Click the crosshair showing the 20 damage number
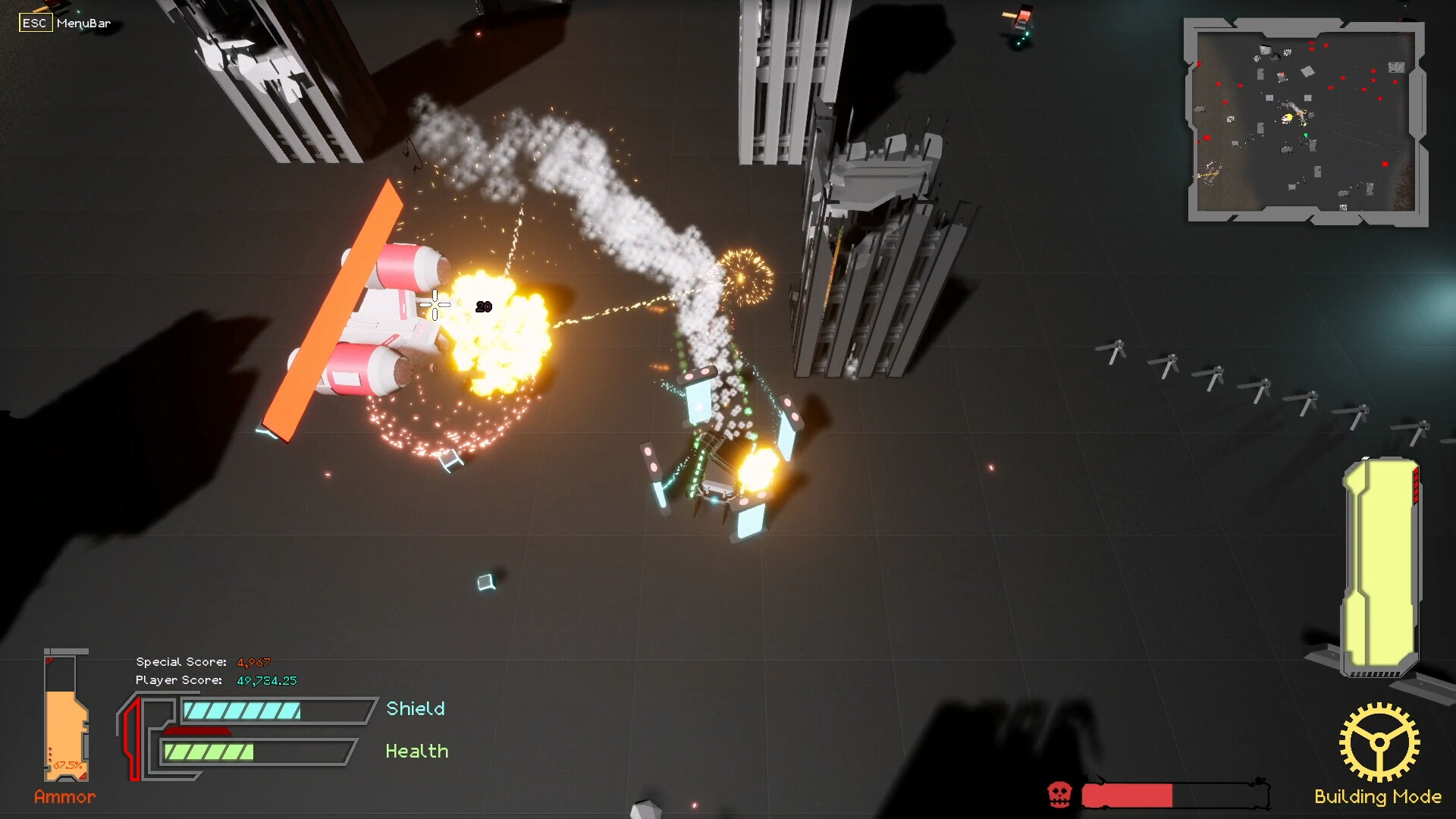1456x819 pixels. [x=434, y=304]
